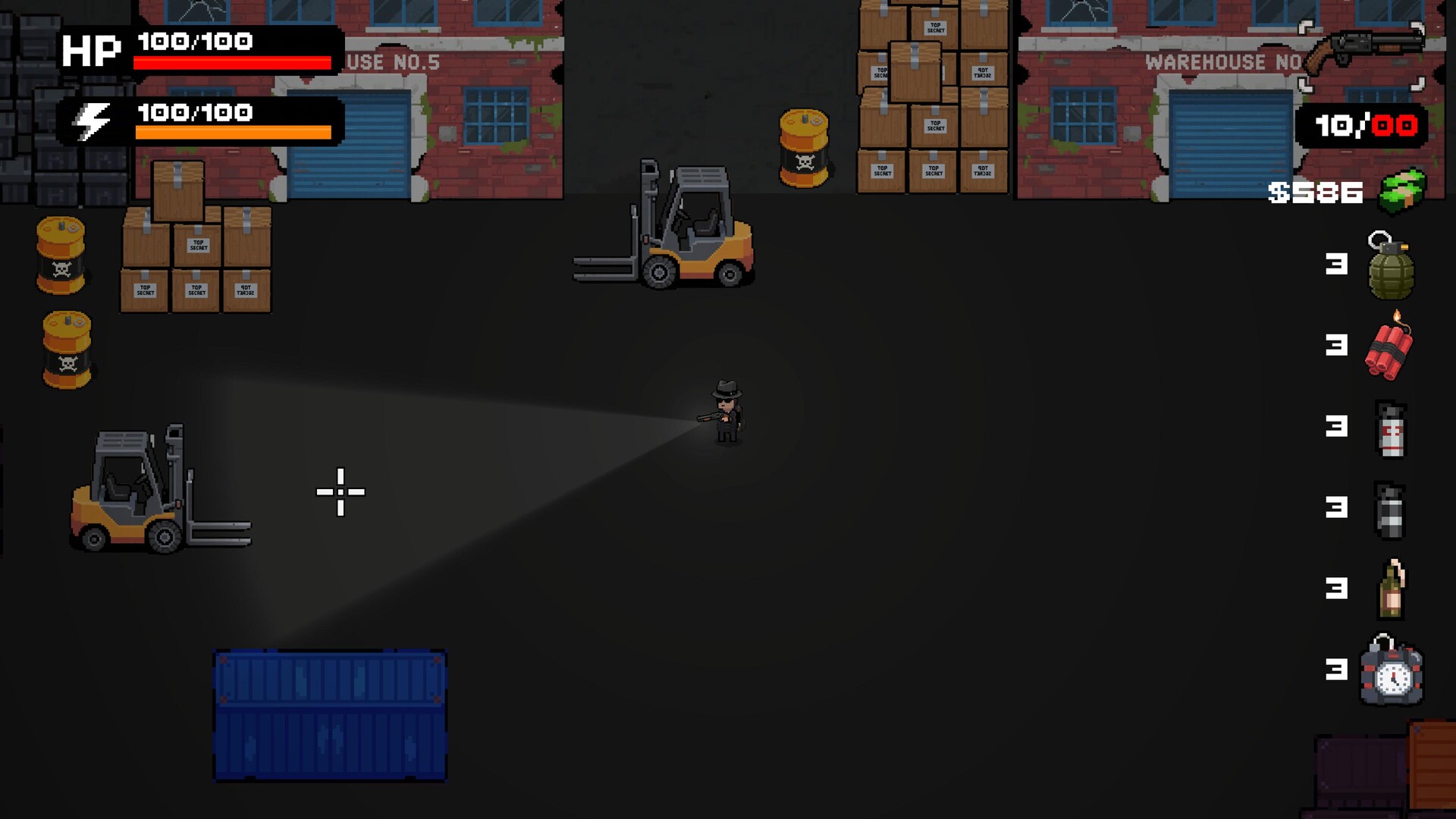1456x819 pixels.
Task: Click the crosshair cursor in the yard
Action: [x=340, y=492]
